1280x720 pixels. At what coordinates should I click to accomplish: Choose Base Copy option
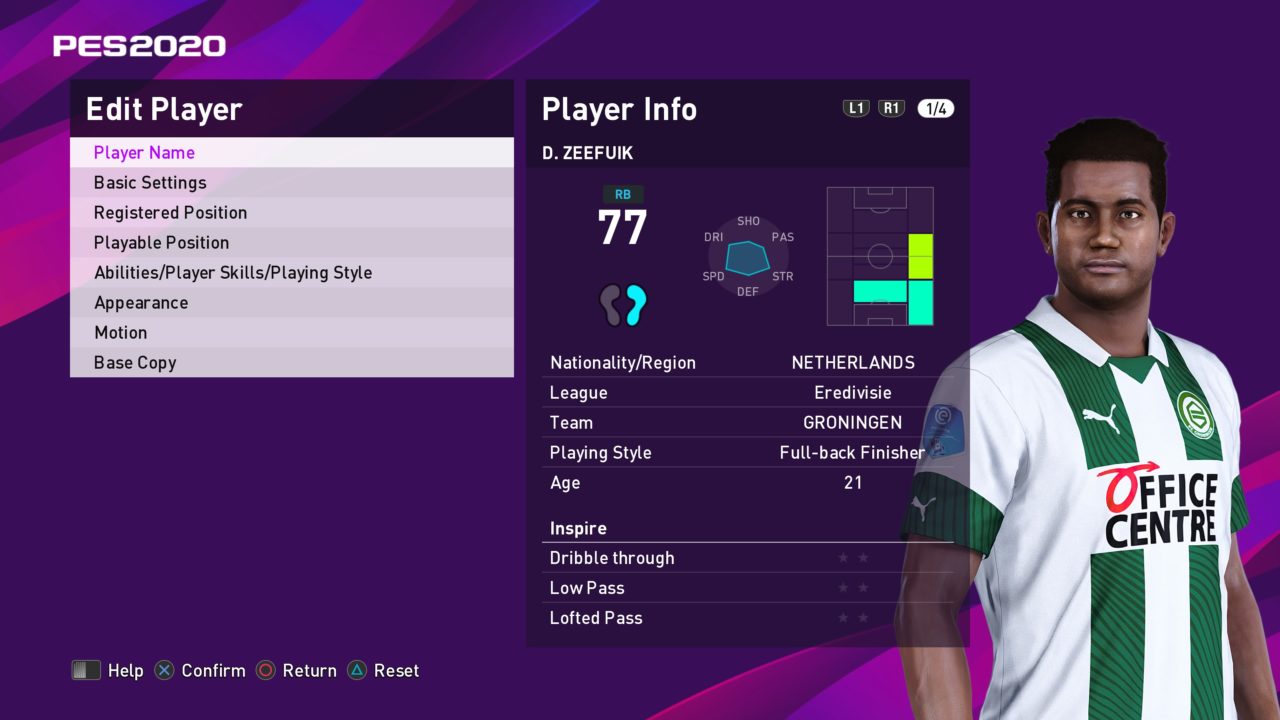tap(135, 363)
